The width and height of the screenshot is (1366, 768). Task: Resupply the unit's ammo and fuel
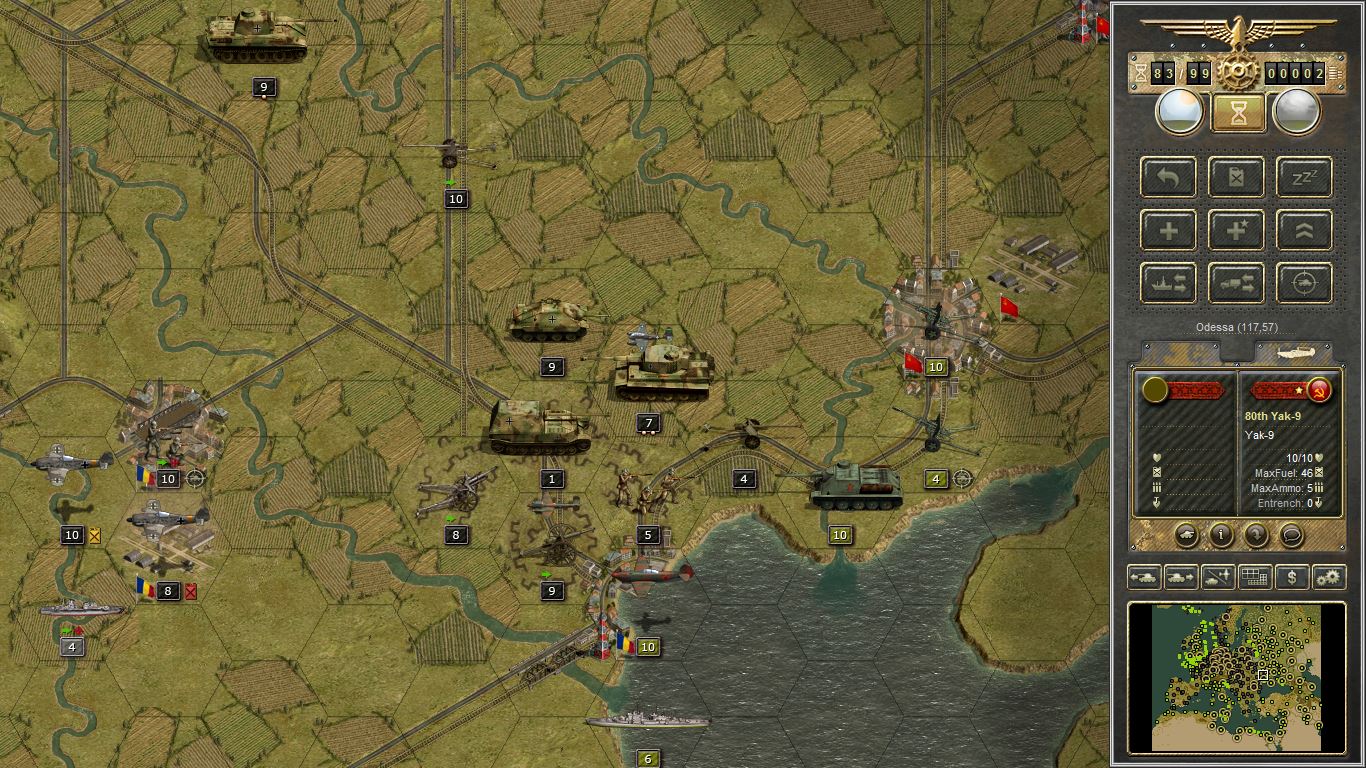[x=1236, y=177]
